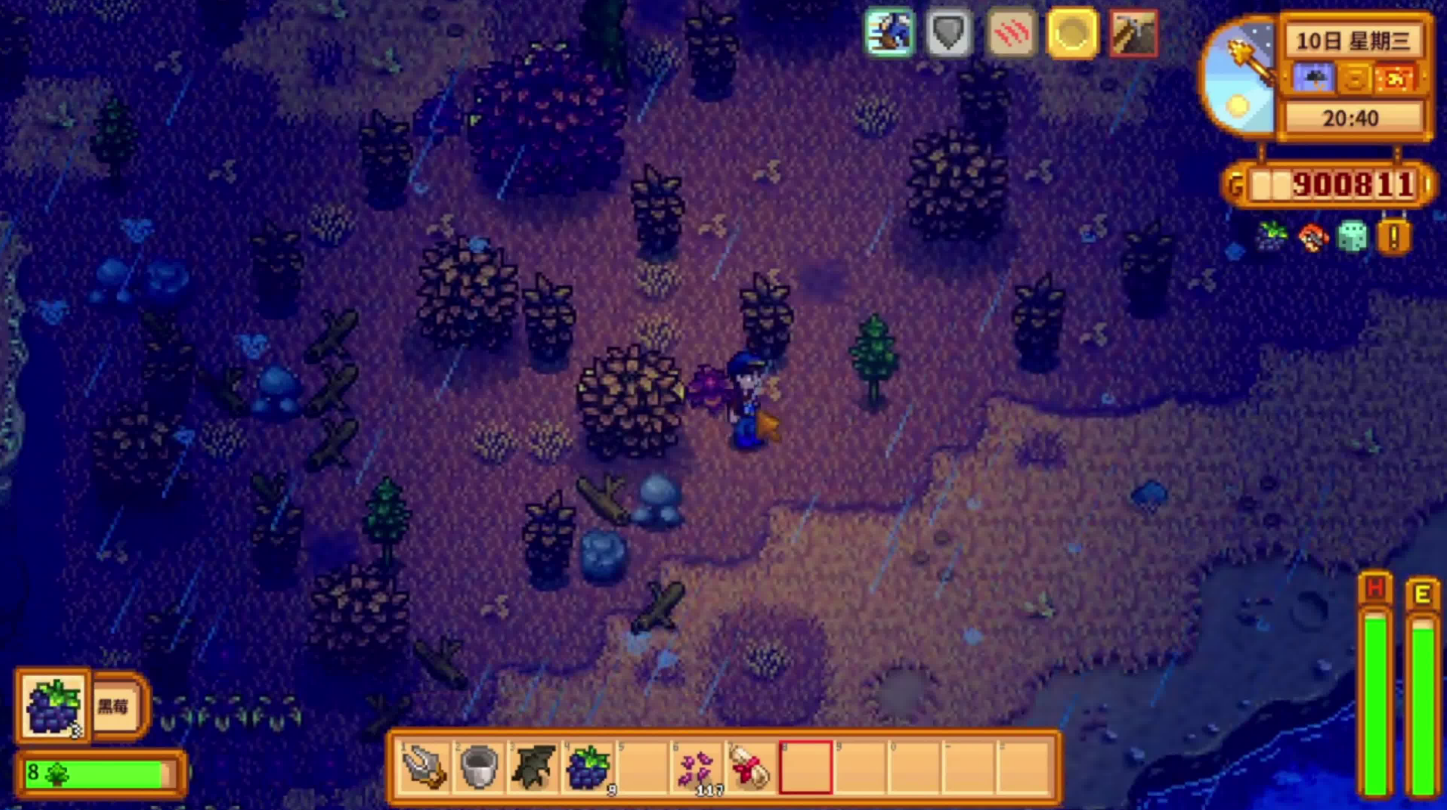Check the red claw marks buff icon
The width and height of the screenshot is (1447, 810).
click(1011, 33)
